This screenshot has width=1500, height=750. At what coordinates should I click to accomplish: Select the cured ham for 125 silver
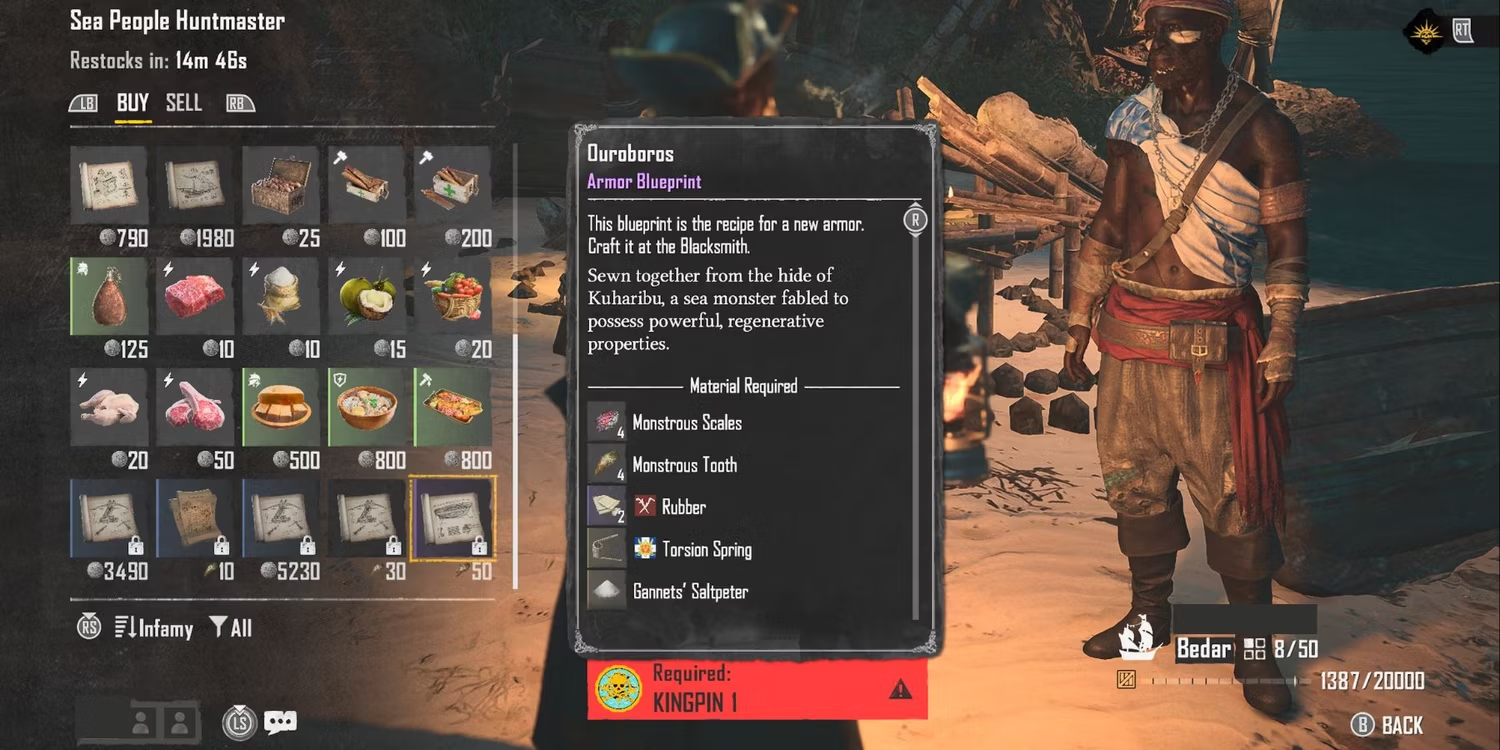coord(110,296)
